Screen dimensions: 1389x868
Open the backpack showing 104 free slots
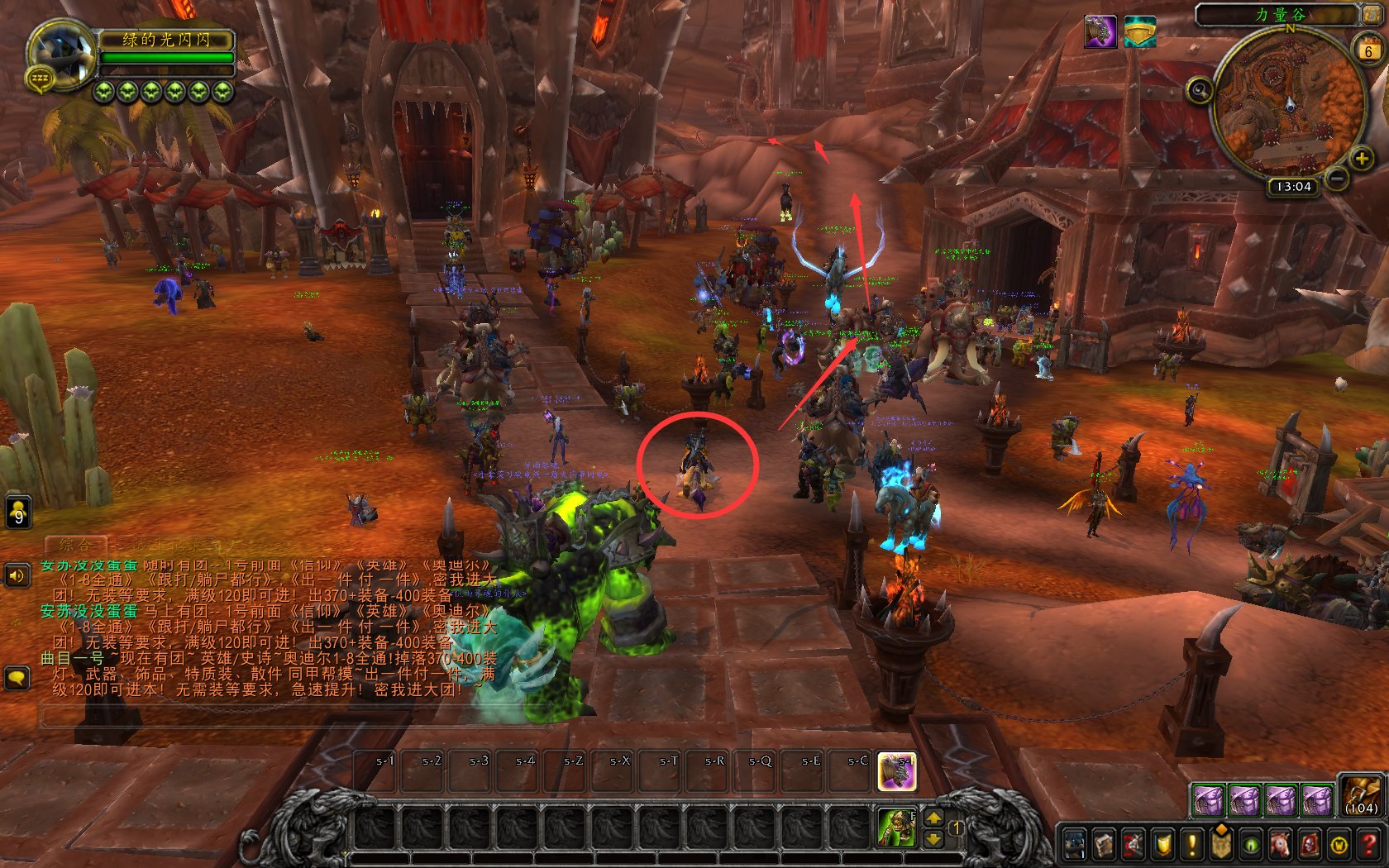tap(1359, 796)
